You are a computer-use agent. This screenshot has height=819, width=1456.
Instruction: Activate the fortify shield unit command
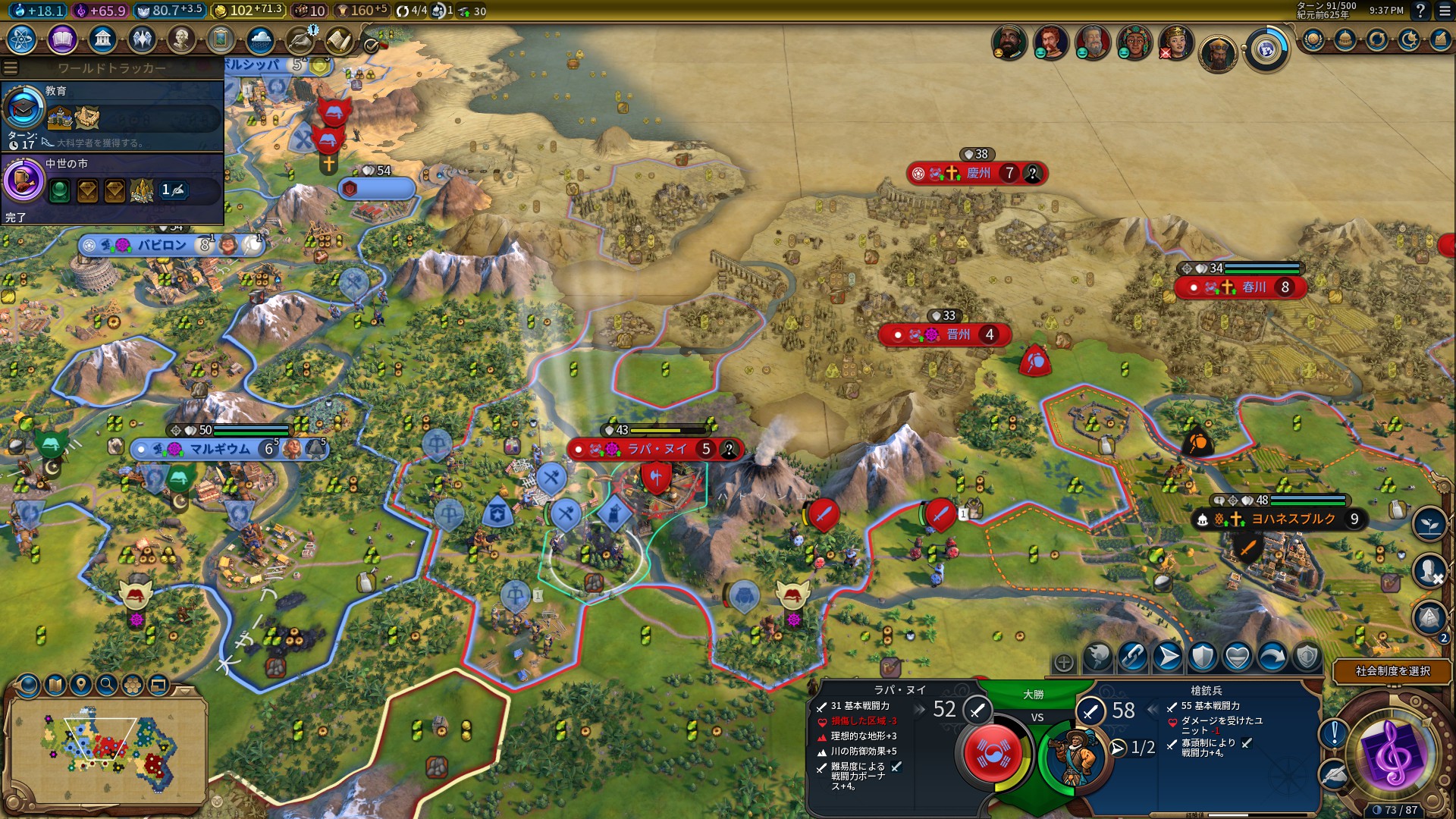click(1203, 657)
